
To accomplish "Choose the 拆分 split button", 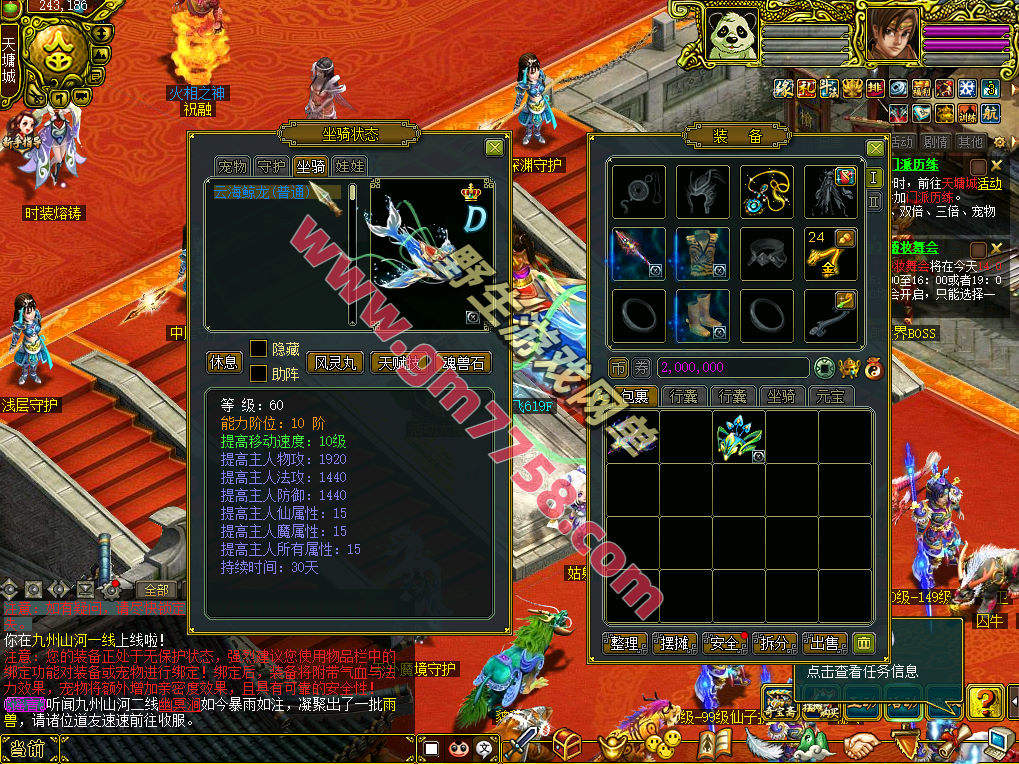I will click(775, 643).
